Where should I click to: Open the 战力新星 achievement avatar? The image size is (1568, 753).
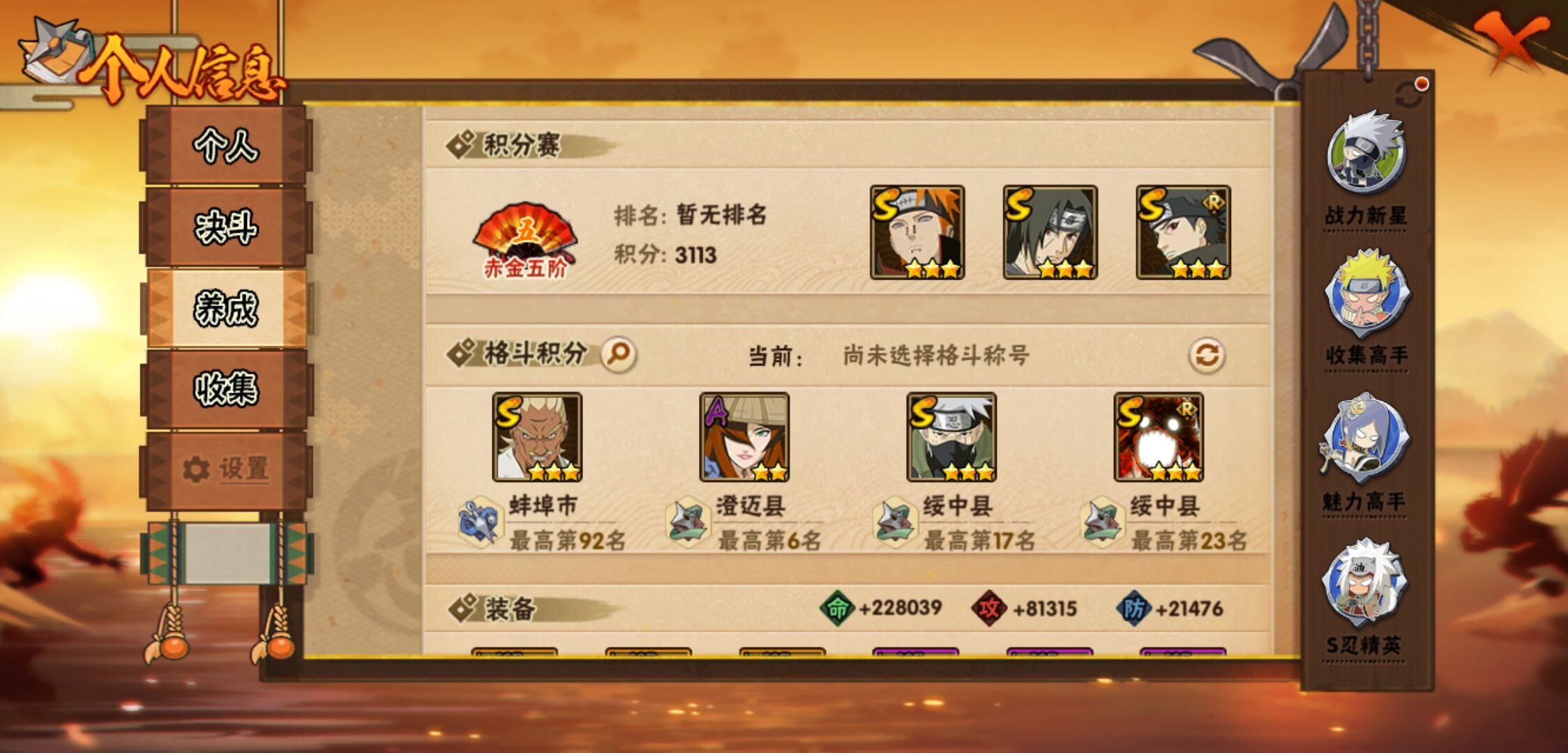point(1369,150)
